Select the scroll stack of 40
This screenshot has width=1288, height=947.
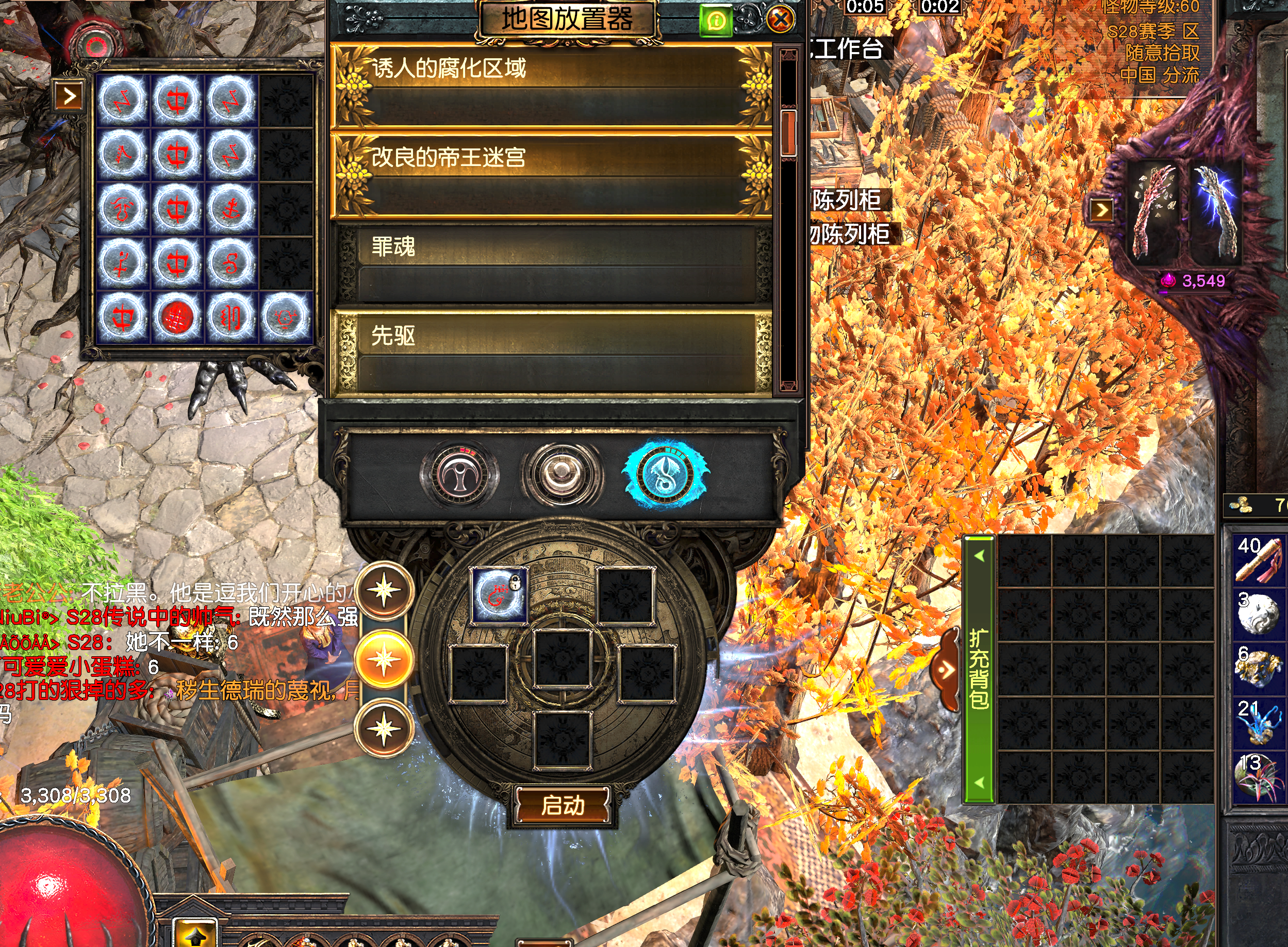coord(1258,559)
